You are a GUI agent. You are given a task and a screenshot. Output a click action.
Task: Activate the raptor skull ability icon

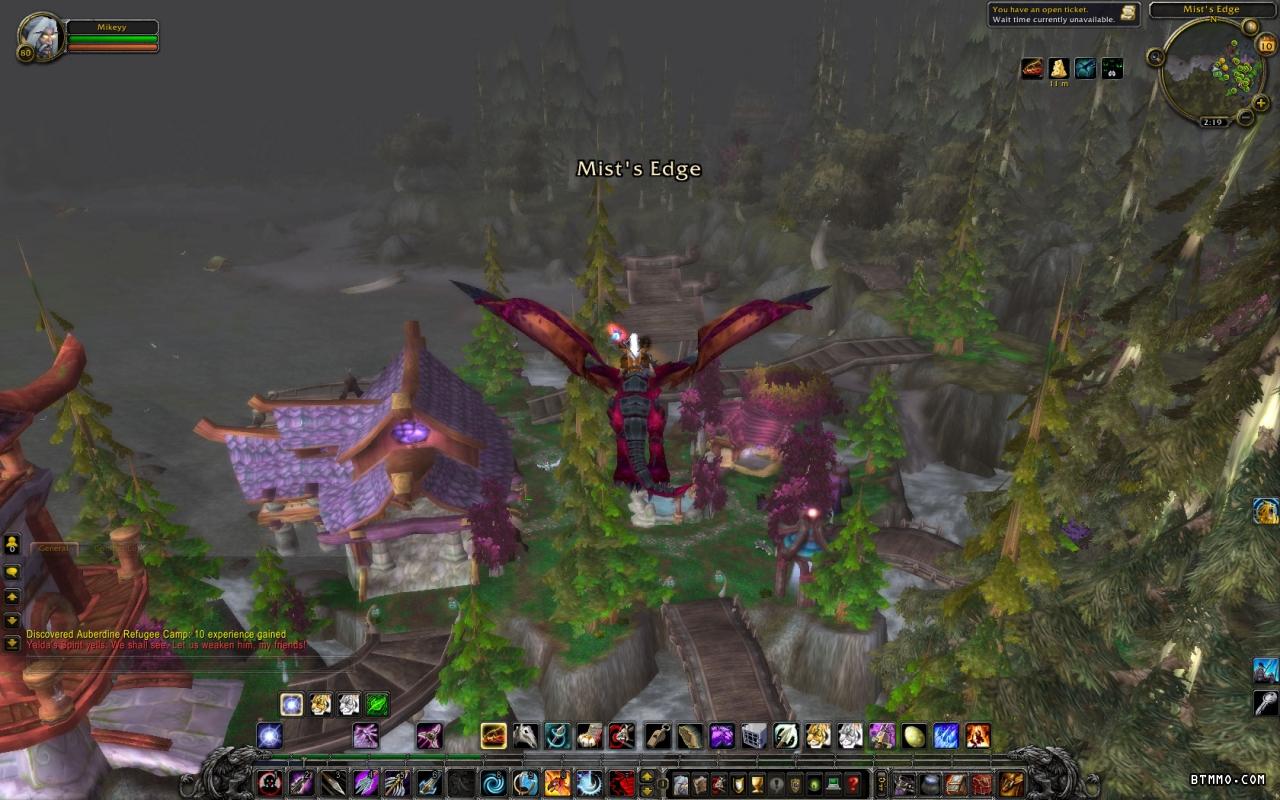tap(526, 737)
